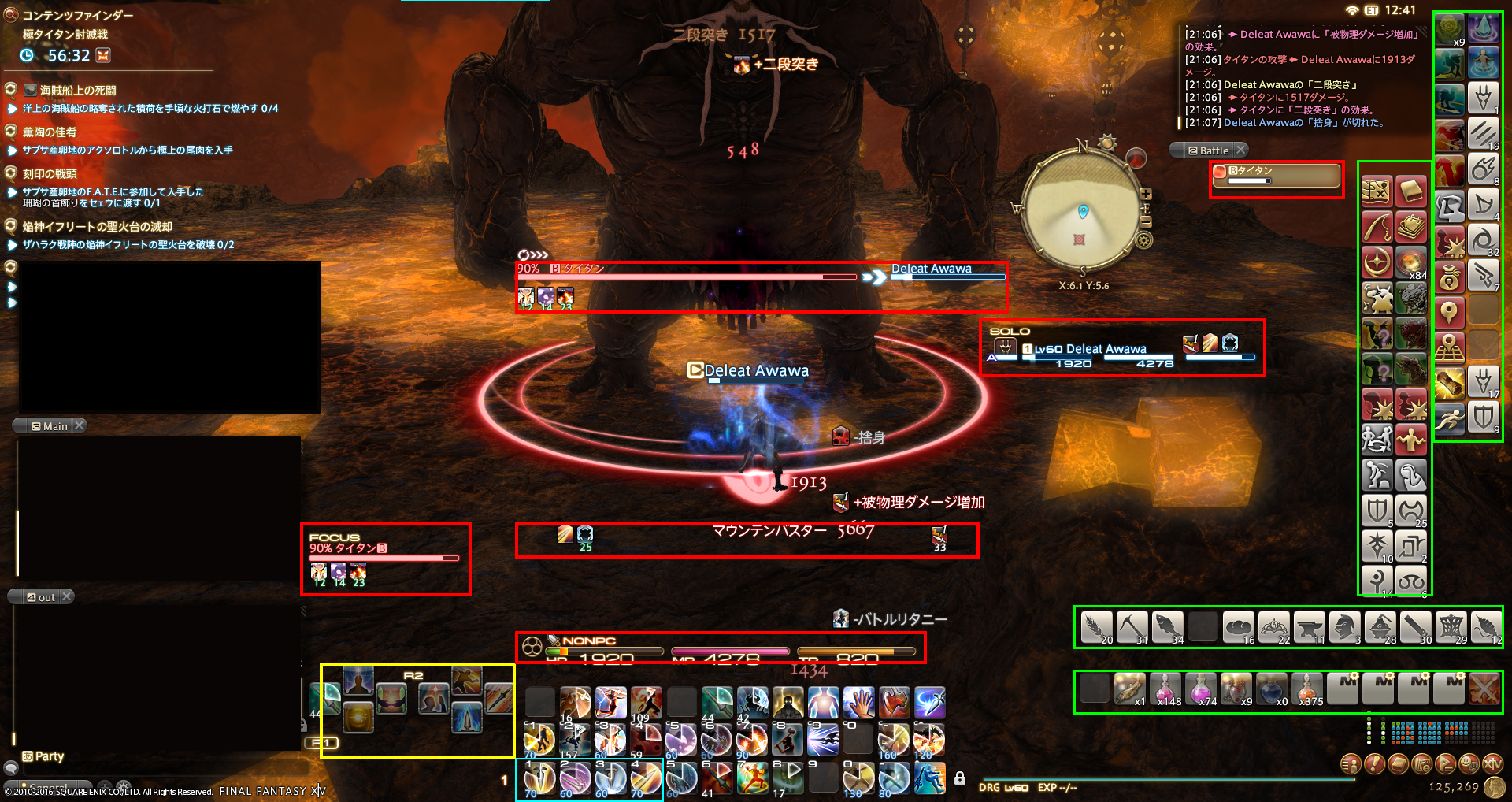
Task: Open the treasure map icon in side bar
Action: pos(1377,191)
